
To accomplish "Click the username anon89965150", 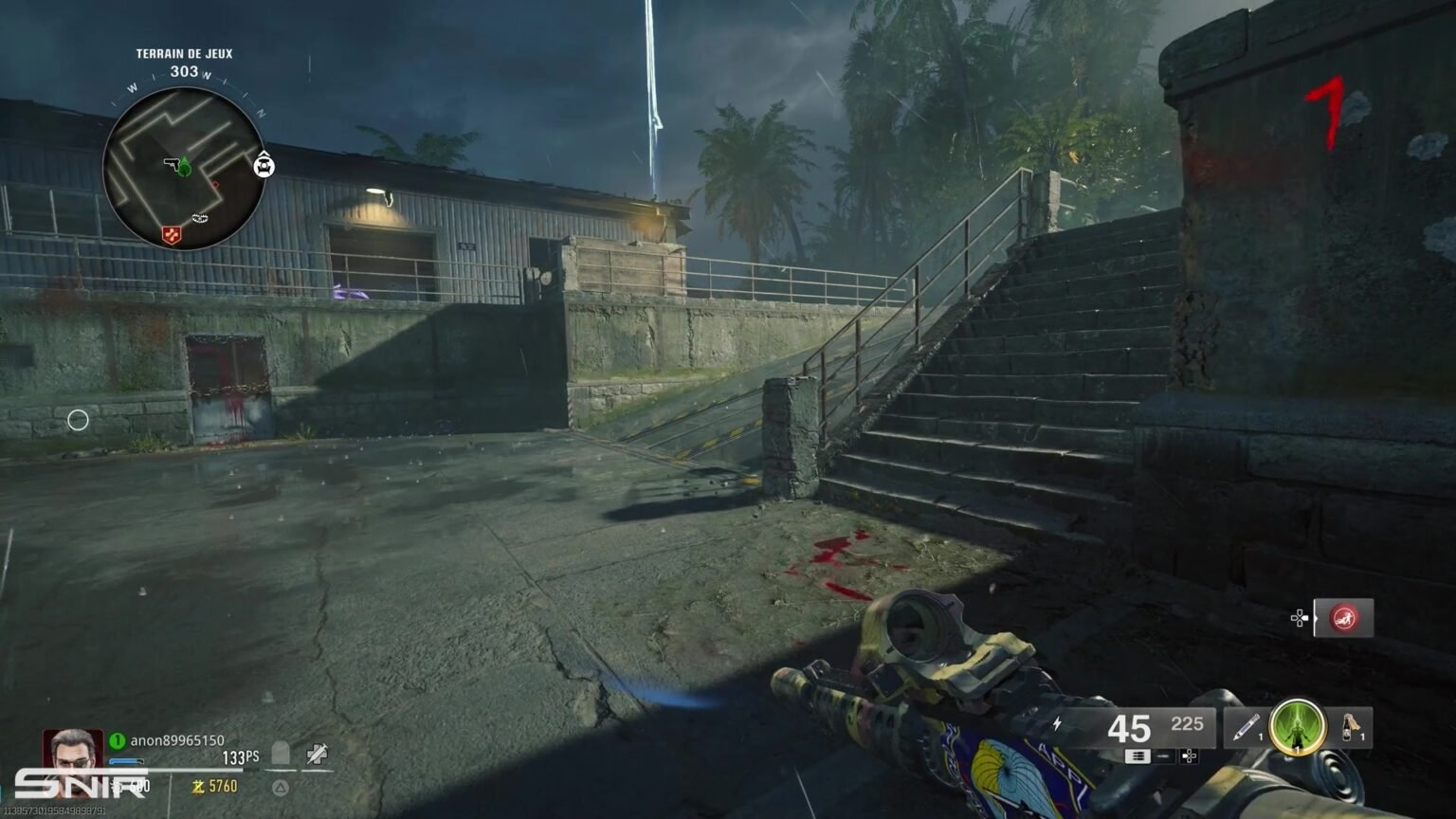I will tap(177, 740).
